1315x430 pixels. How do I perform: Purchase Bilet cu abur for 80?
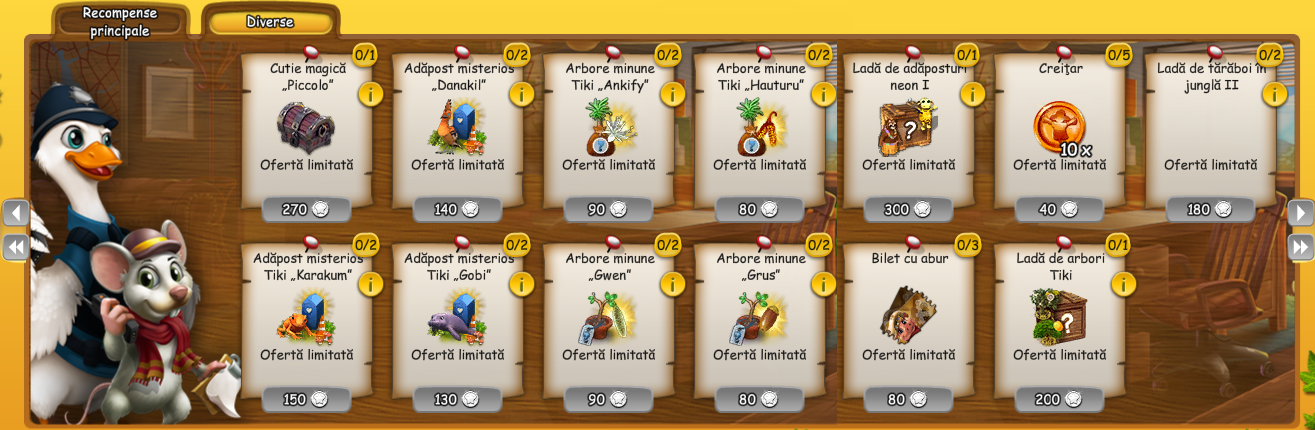(x=910, y=399)
